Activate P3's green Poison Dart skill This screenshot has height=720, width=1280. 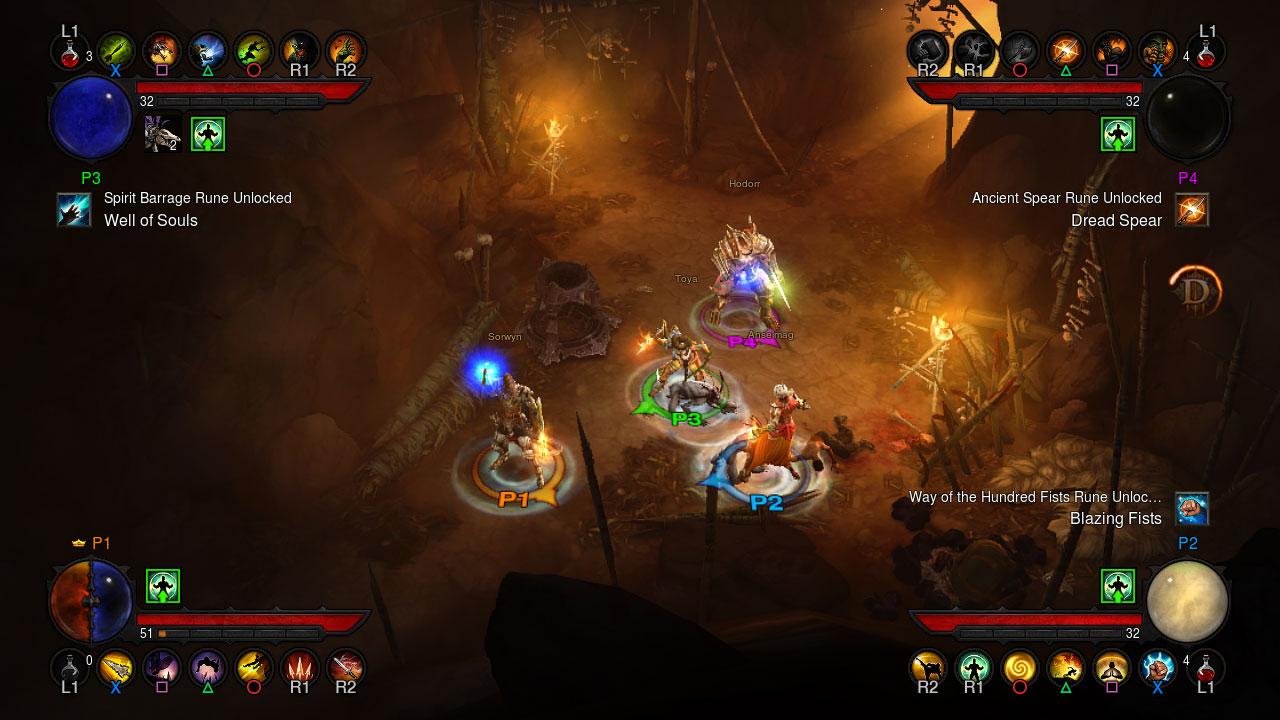tap(115, 50)
